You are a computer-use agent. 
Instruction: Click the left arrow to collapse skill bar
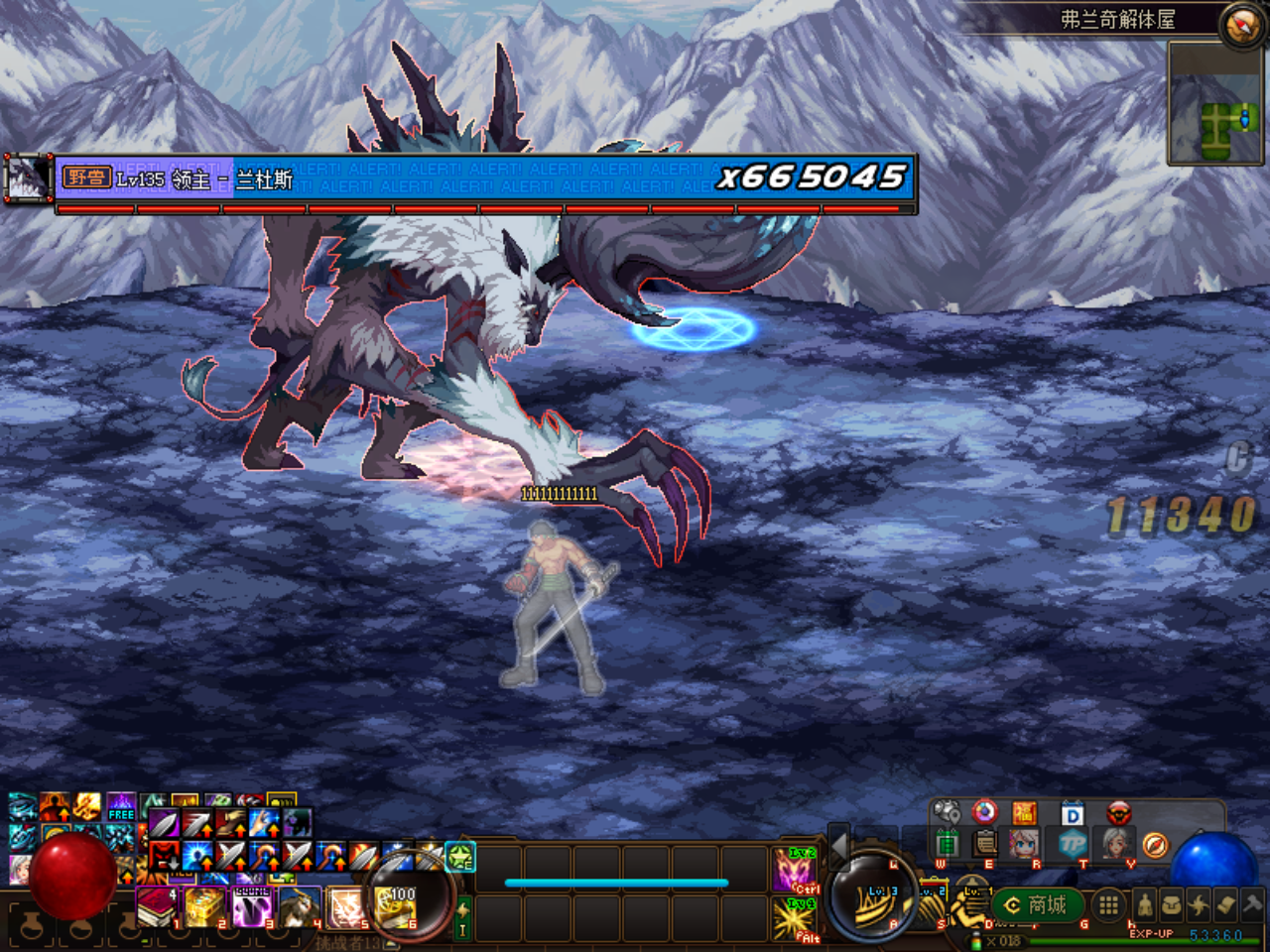pos(838,846)
